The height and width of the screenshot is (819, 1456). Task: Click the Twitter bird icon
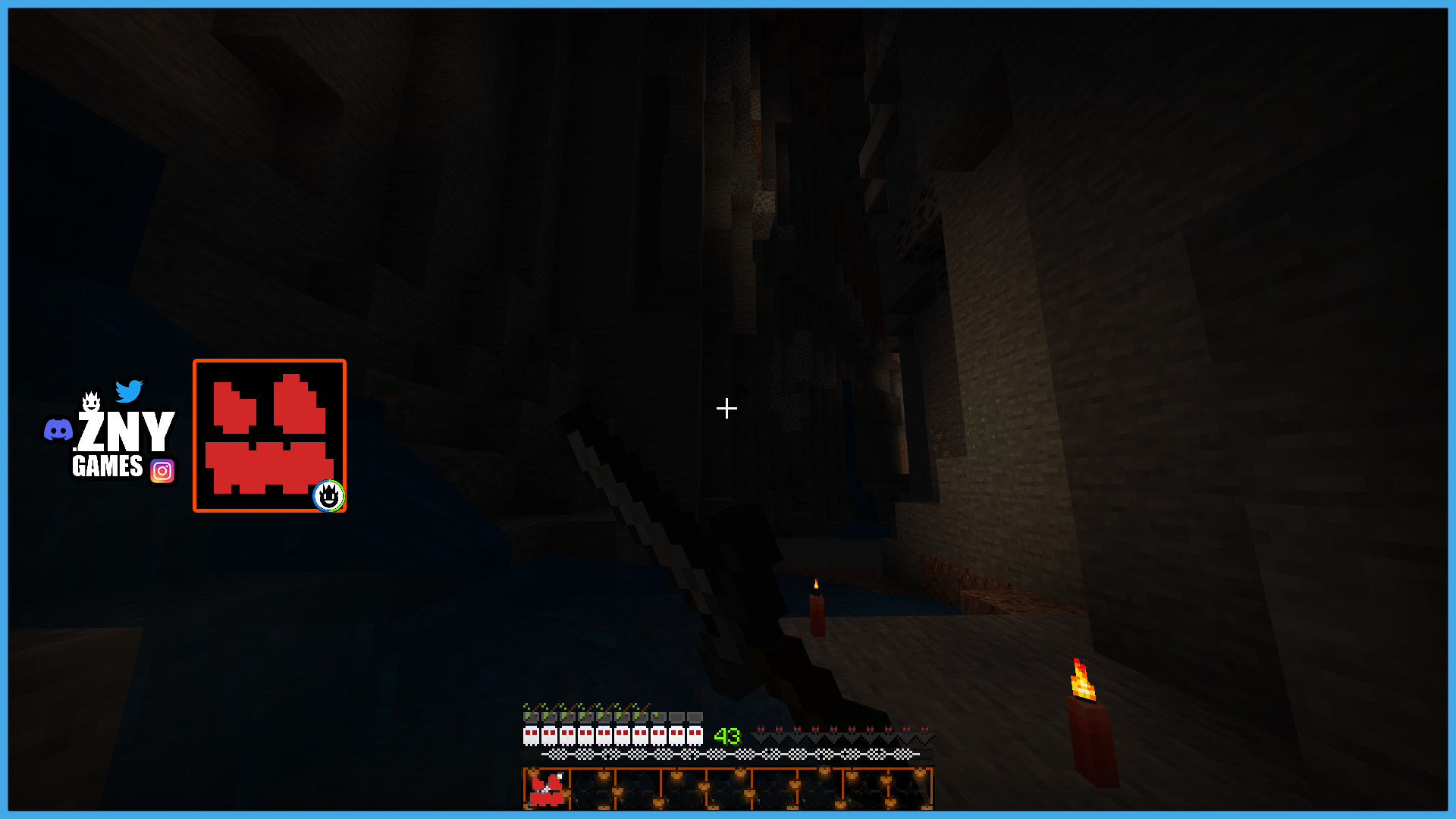130,391
